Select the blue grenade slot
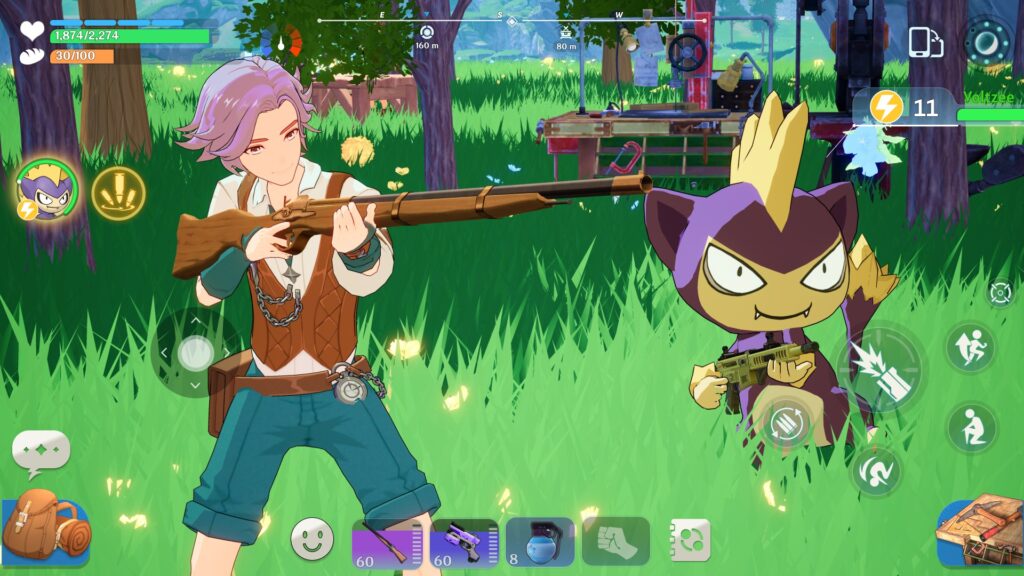This screenshot has width=1024, height=576. coord(540,542)
